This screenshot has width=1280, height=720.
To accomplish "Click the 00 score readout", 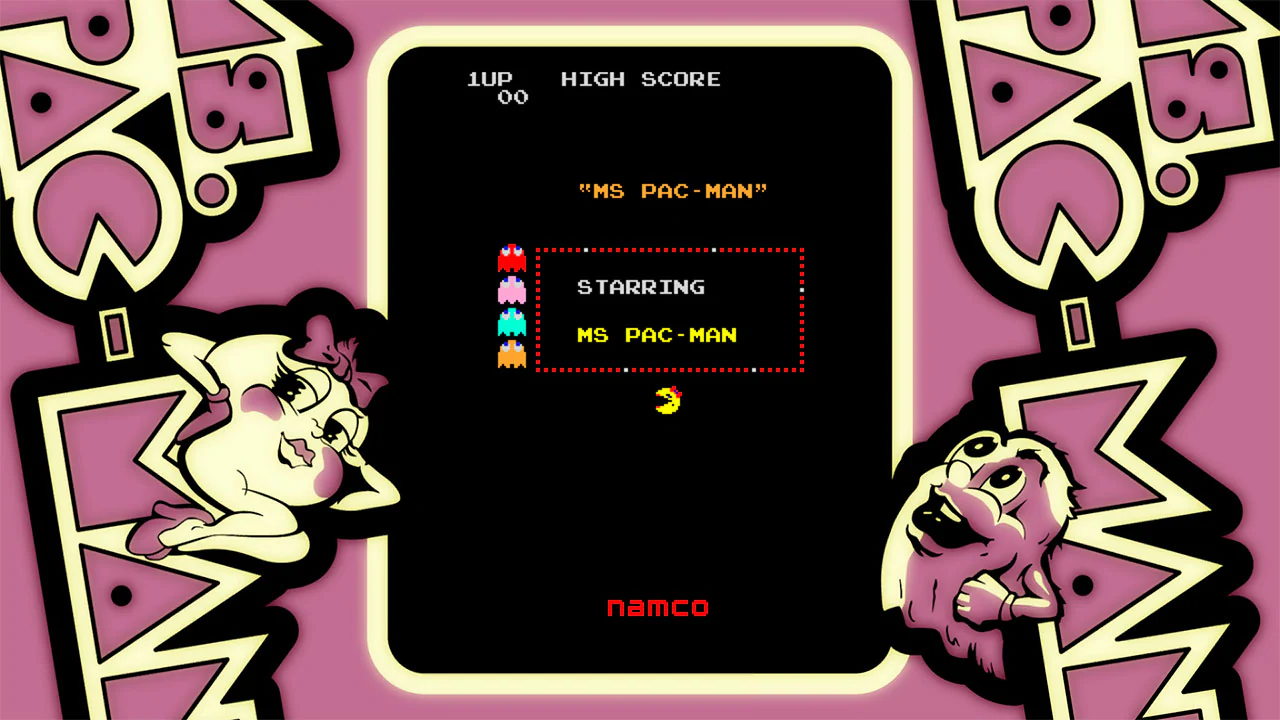I will pos(512,97).
